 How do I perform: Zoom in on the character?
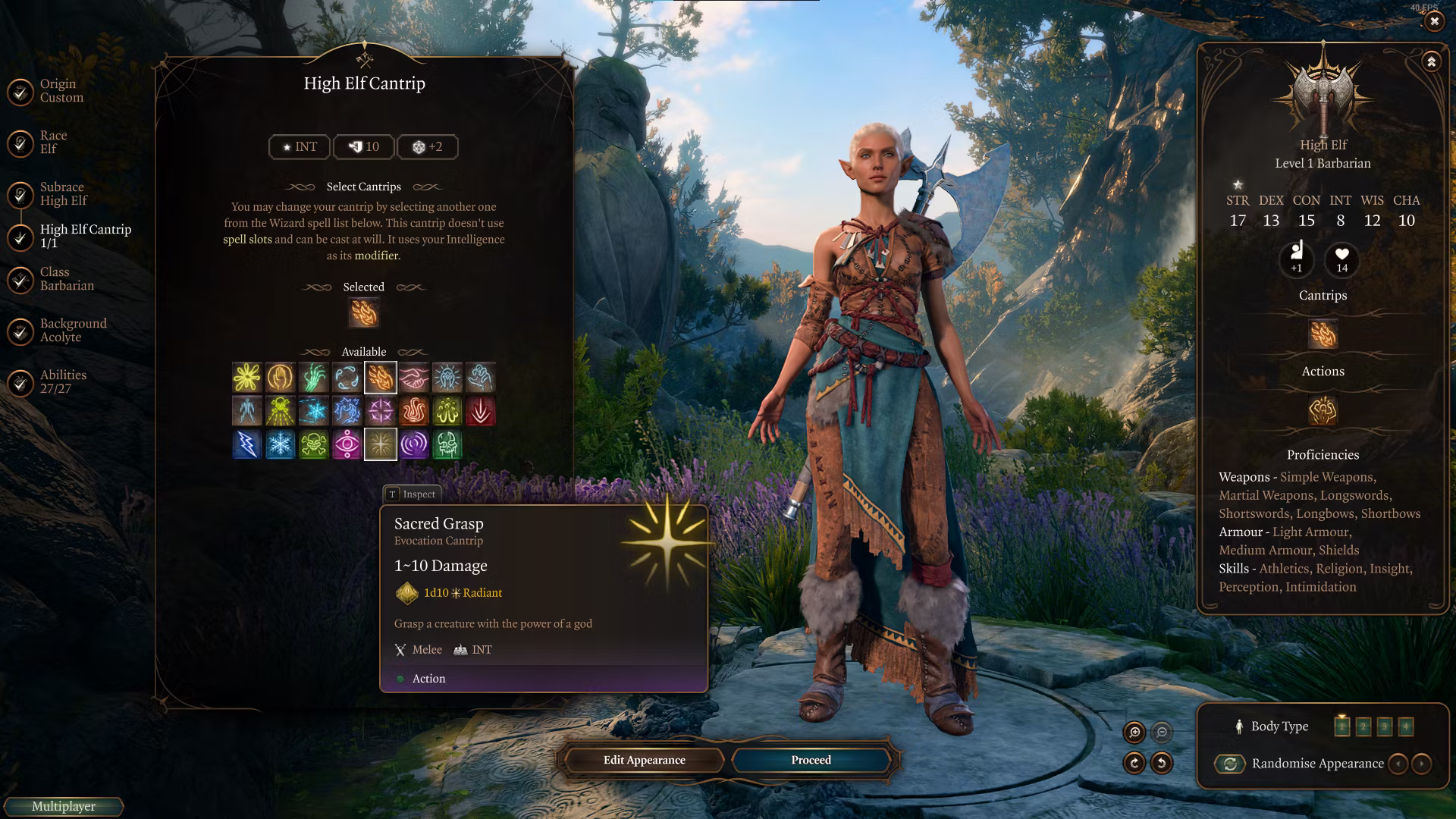(x=1134, y=732)
